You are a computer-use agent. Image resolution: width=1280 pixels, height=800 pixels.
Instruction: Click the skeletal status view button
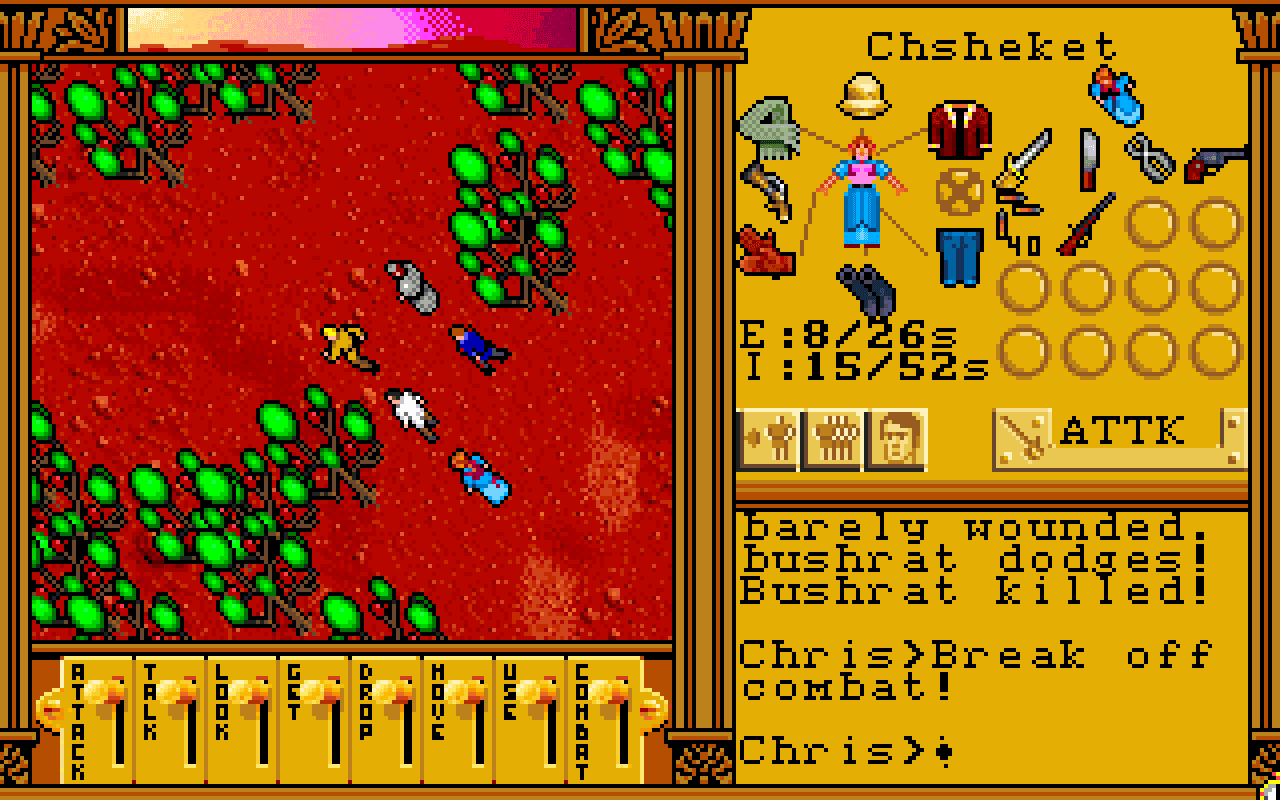(x=832, y=437)
